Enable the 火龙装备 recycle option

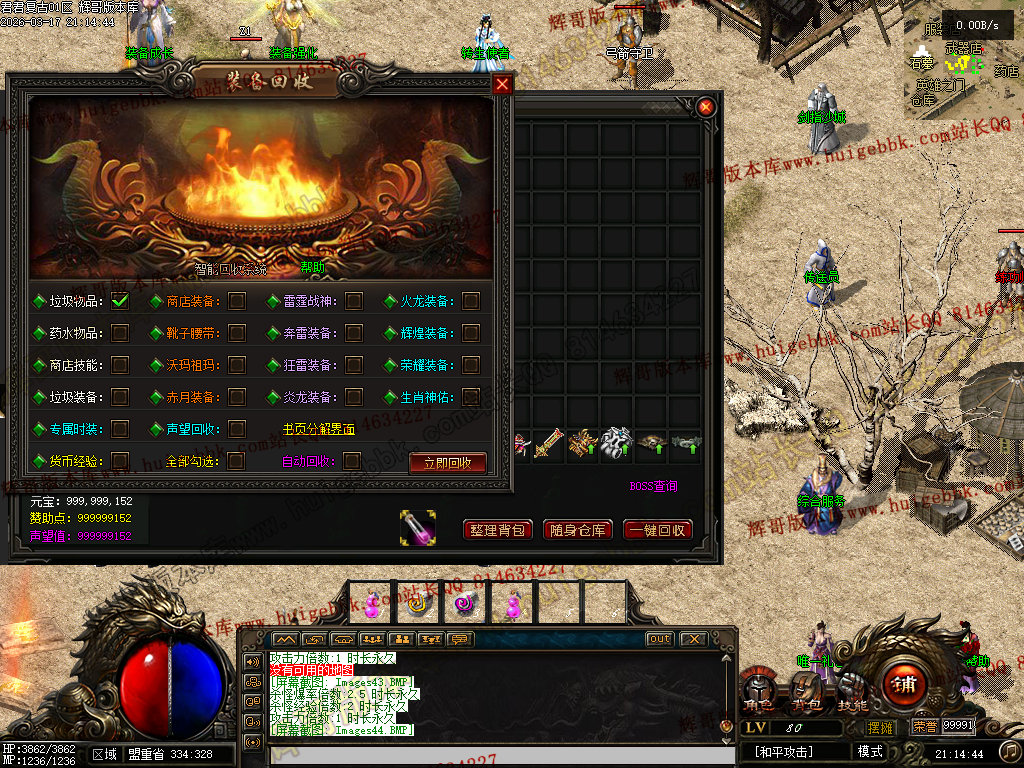(471, 301)
